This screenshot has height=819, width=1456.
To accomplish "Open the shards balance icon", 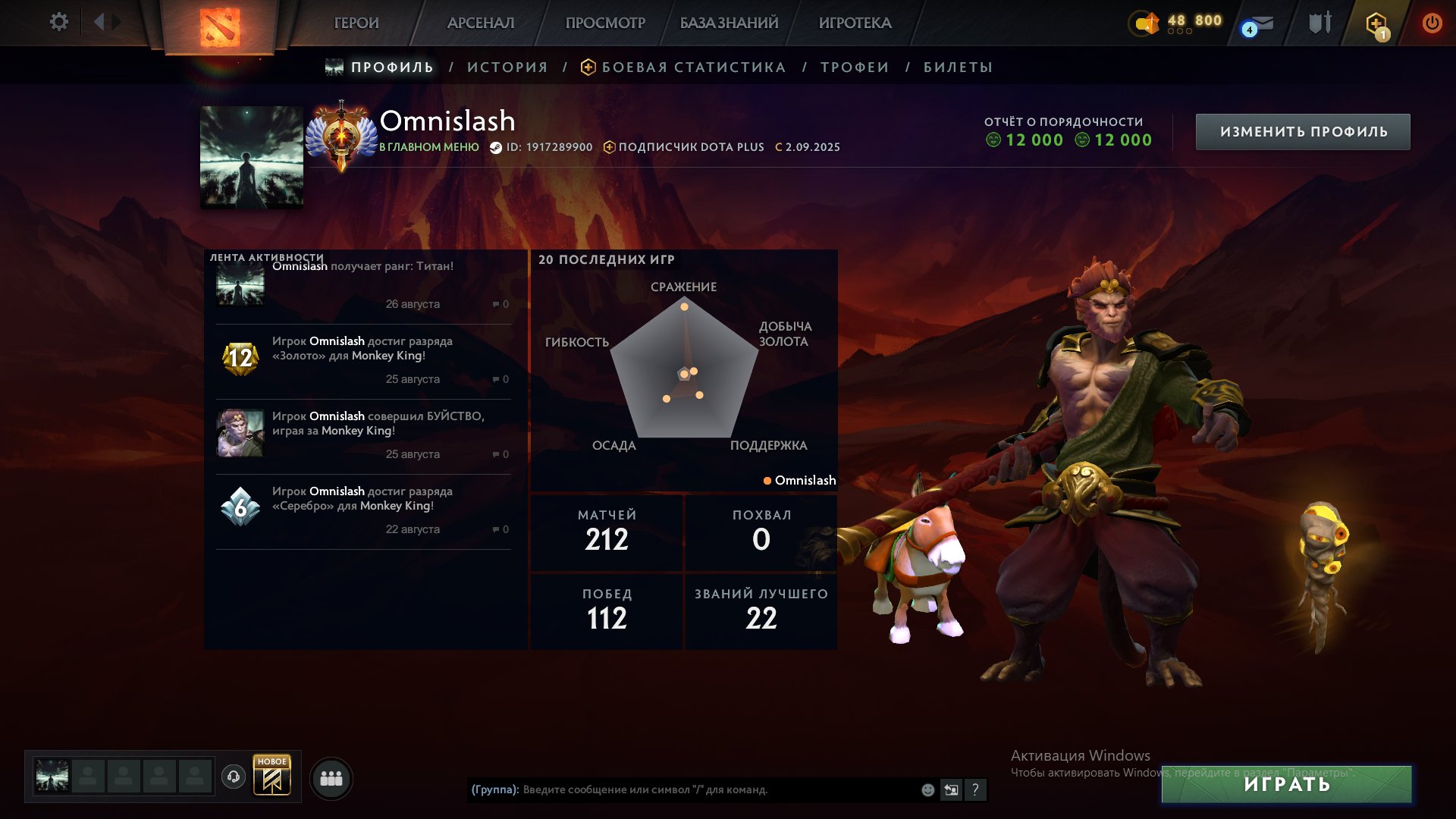I will [1145, 23].
